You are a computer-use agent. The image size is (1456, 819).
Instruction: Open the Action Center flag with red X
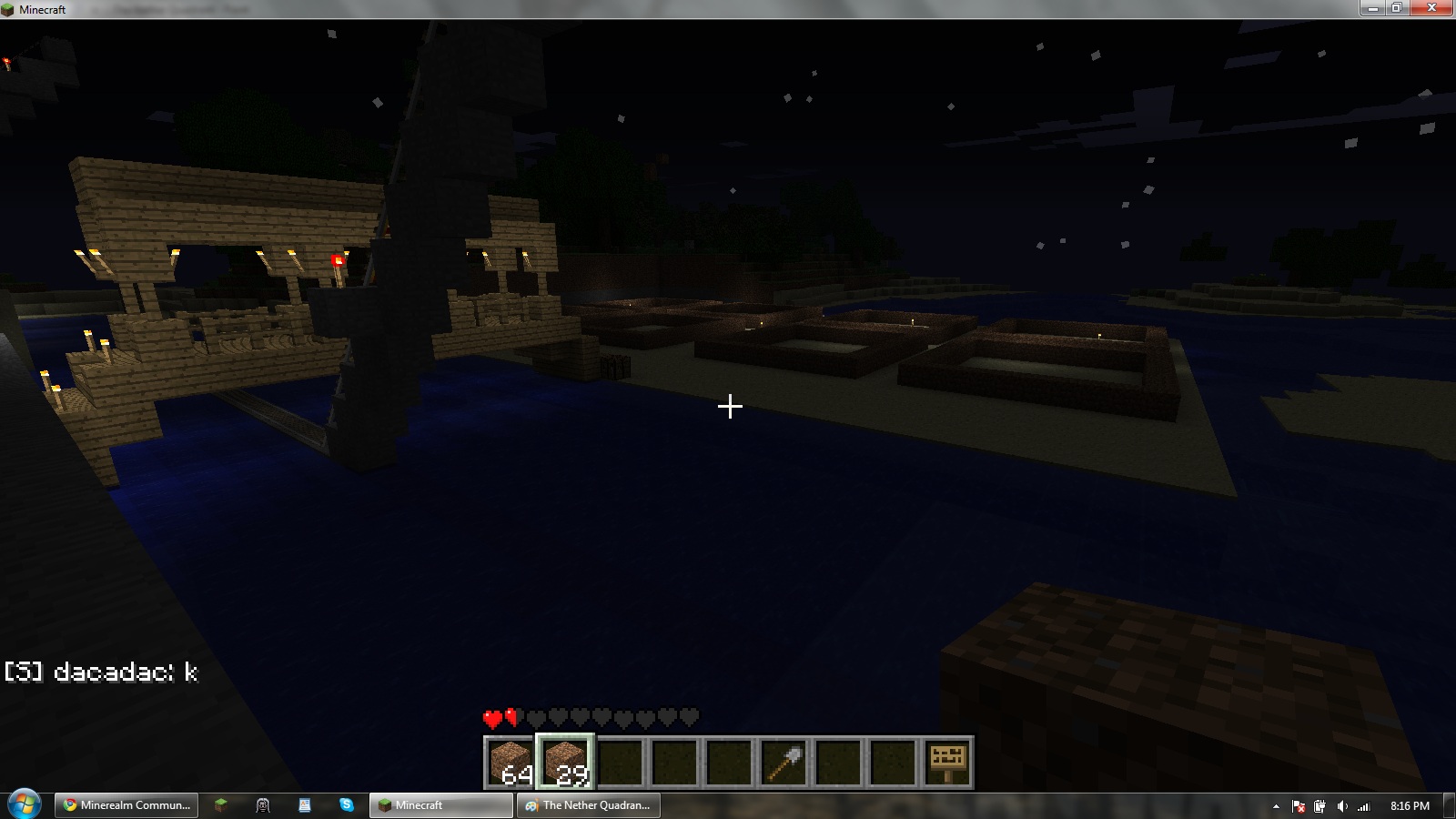1299,805
